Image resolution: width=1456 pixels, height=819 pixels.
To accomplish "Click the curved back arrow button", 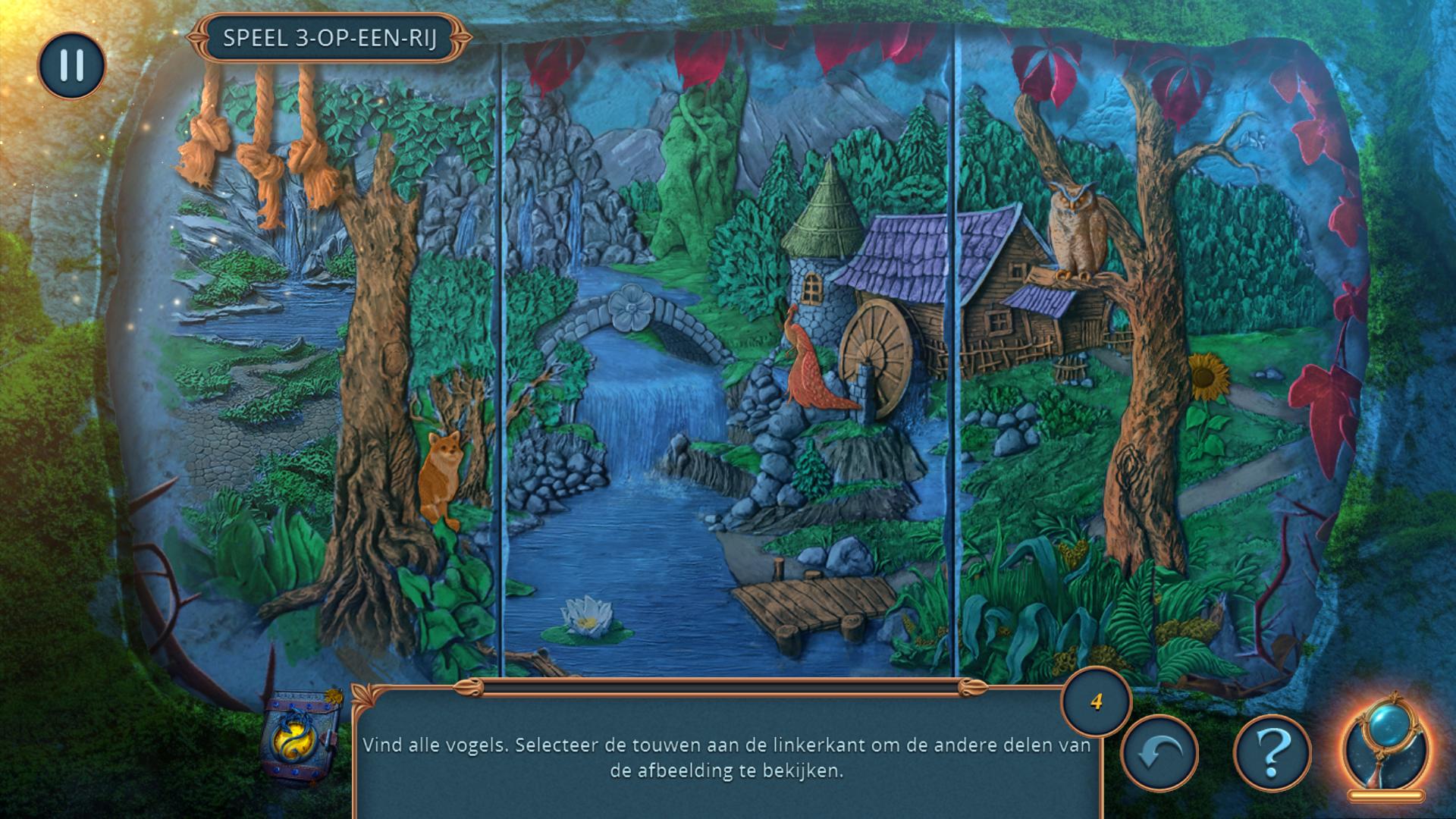I will pyautogui.click(x=1159, y=753).
